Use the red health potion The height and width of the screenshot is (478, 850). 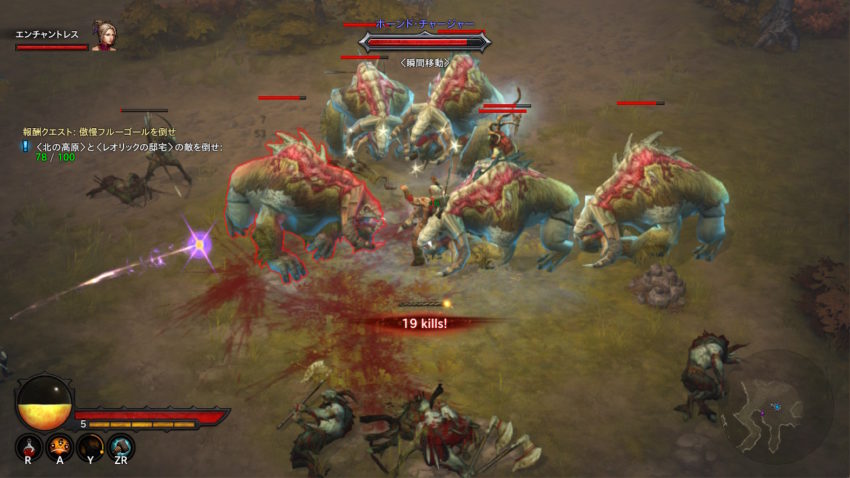[x=29, y=446]
